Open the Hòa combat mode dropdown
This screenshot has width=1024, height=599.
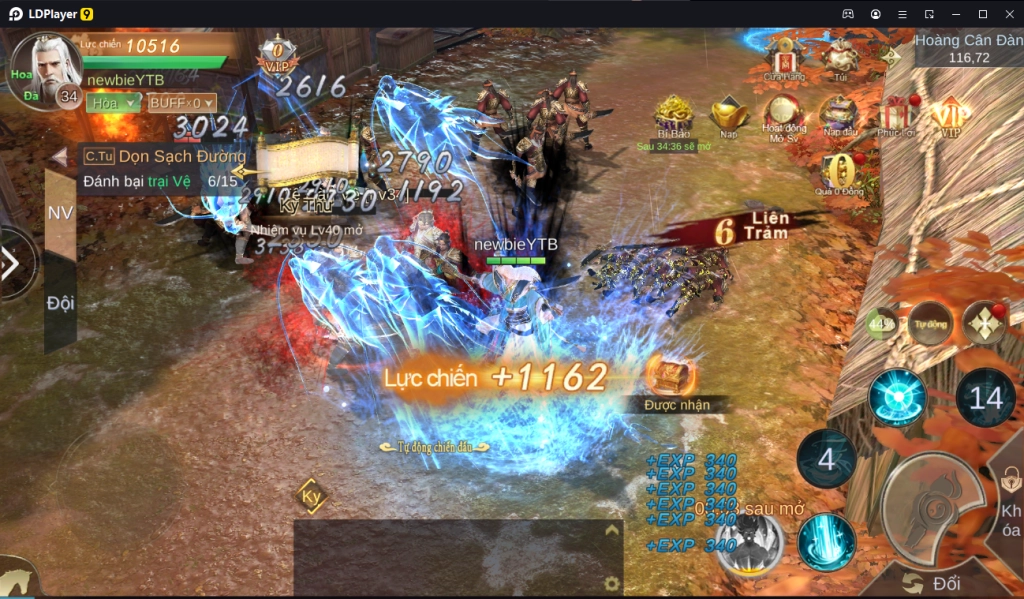[x=113, y=103]
